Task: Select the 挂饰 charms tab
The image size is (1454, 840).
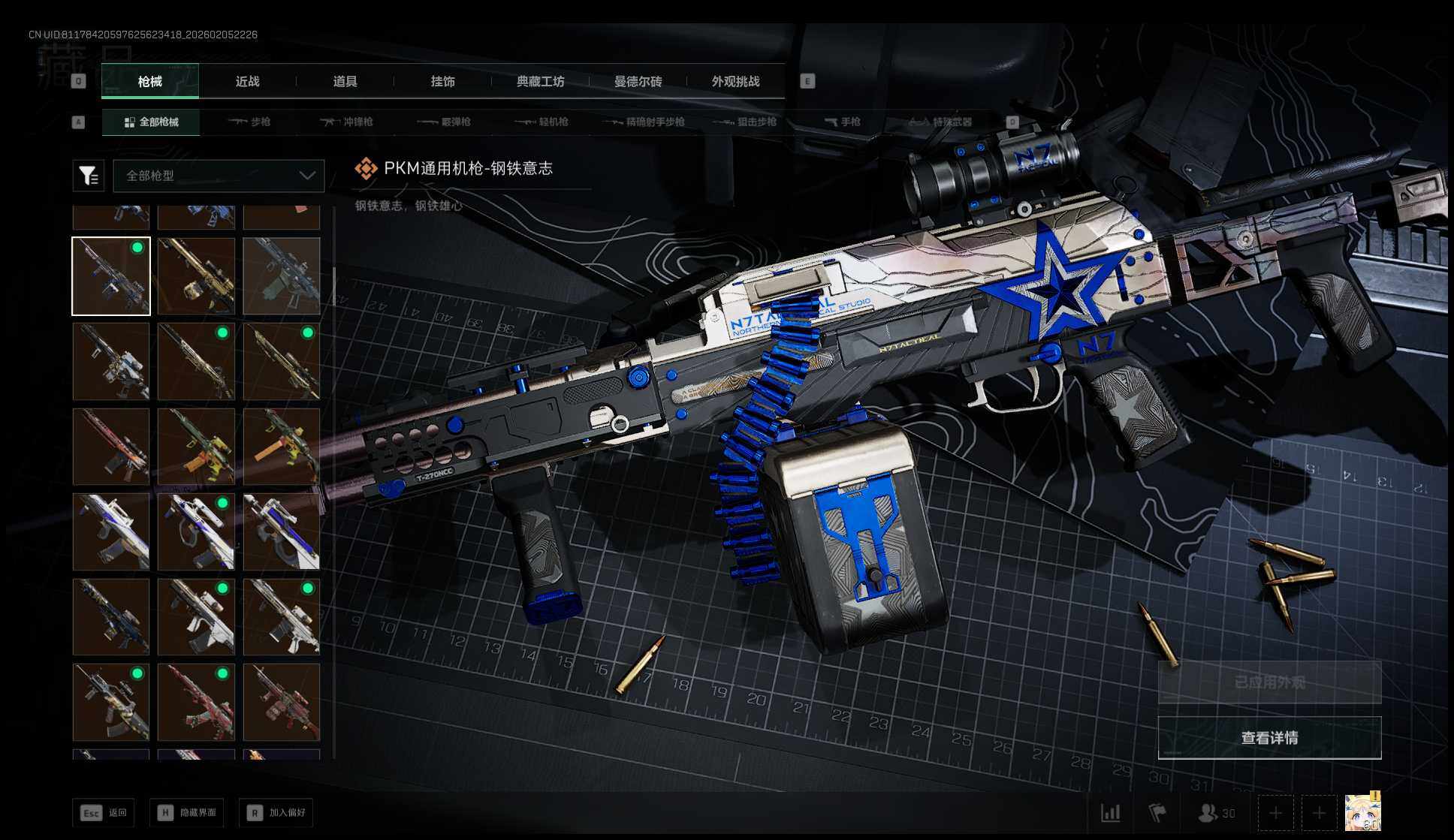Action: click(442, 81)
